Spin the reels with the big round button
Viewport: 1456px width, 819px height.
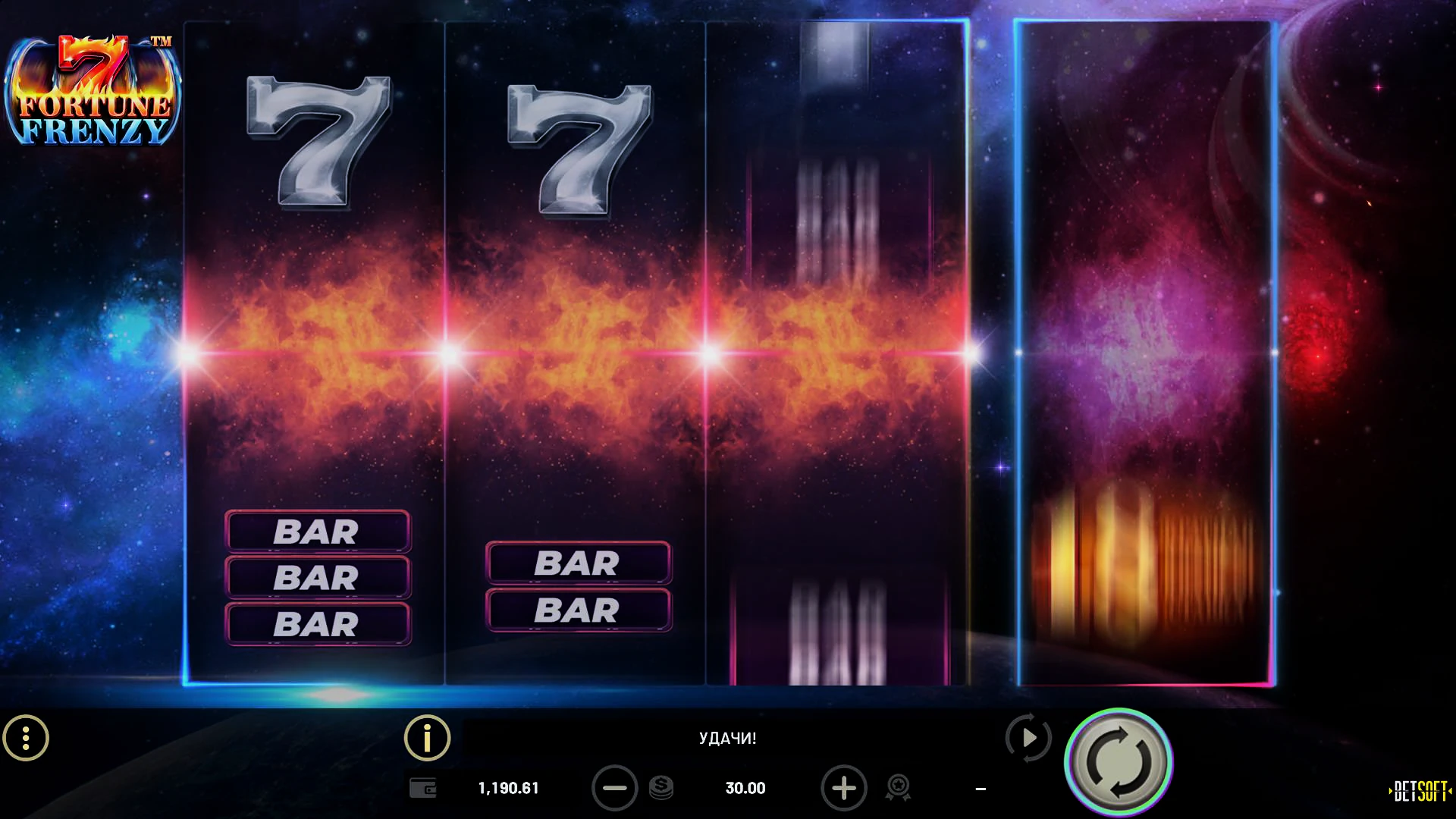coord(1119,762)
